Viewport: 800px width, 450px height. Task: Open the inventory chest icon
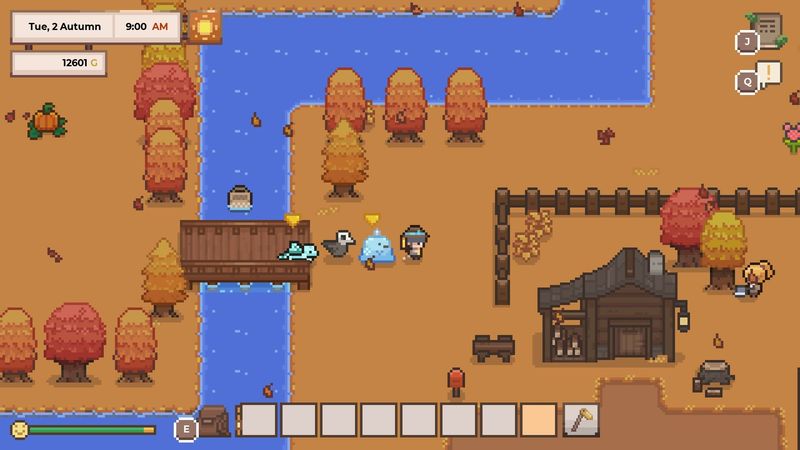[x=213, y=421]
